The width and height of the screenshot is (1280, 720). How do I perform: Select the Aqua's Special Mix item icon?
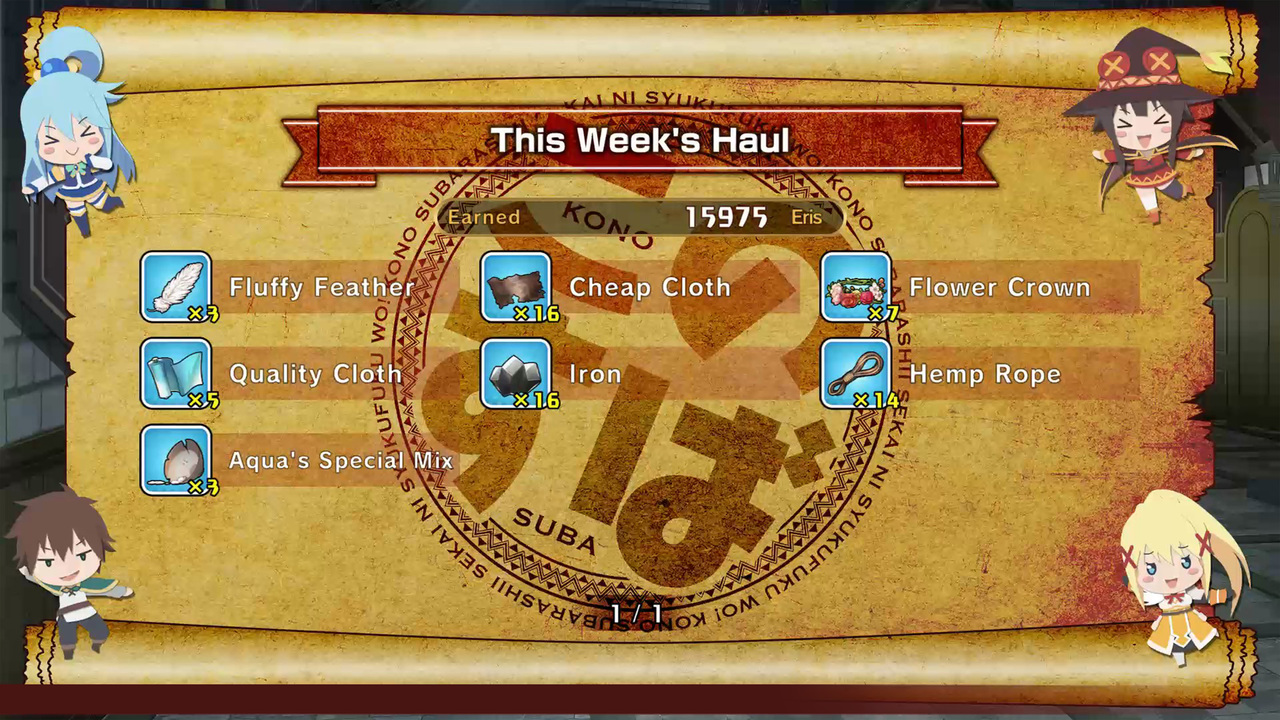coord(176,461)
